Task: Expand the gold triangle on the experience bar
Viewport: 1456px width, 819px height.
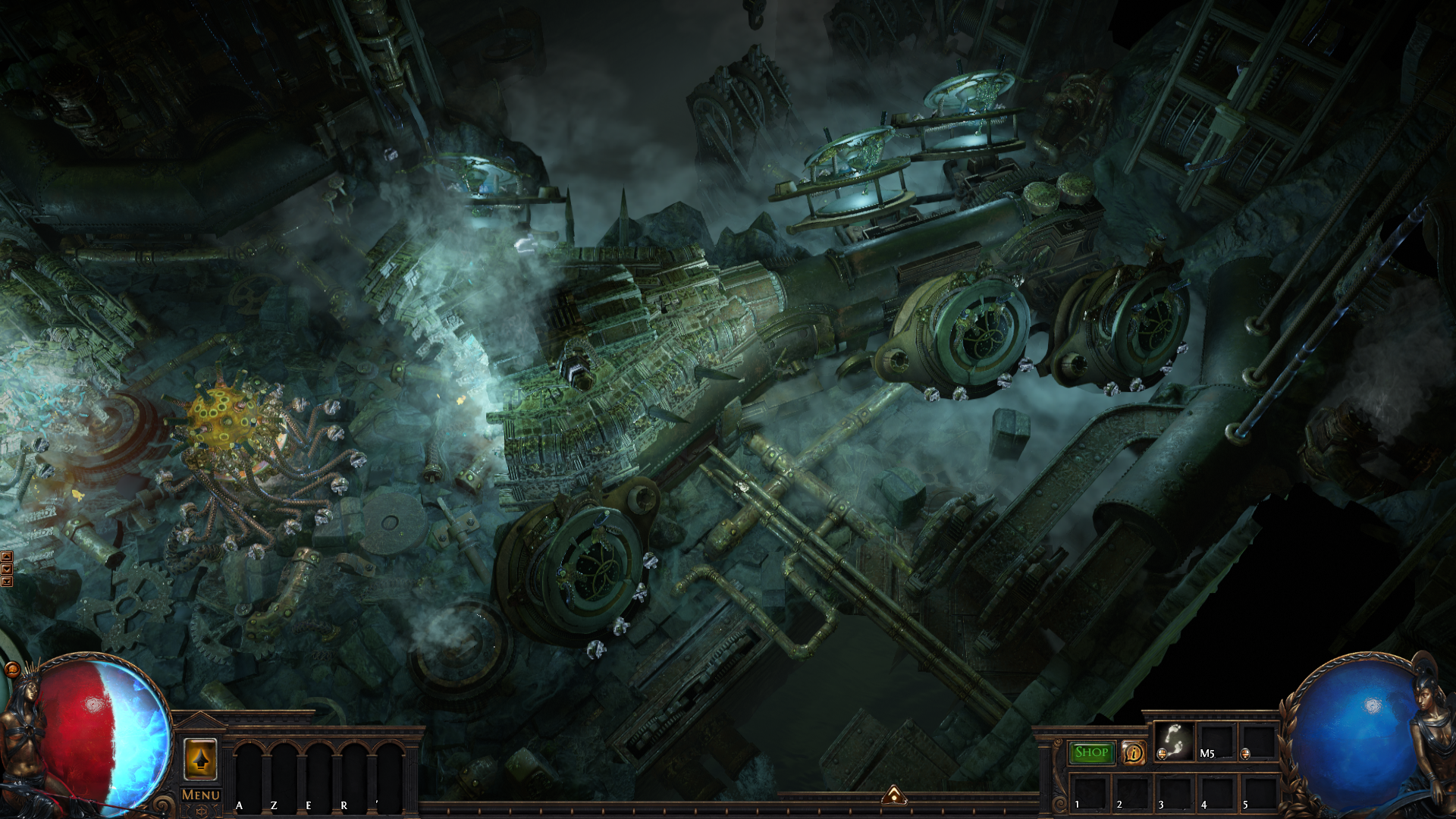Action: tap(894, 795)
